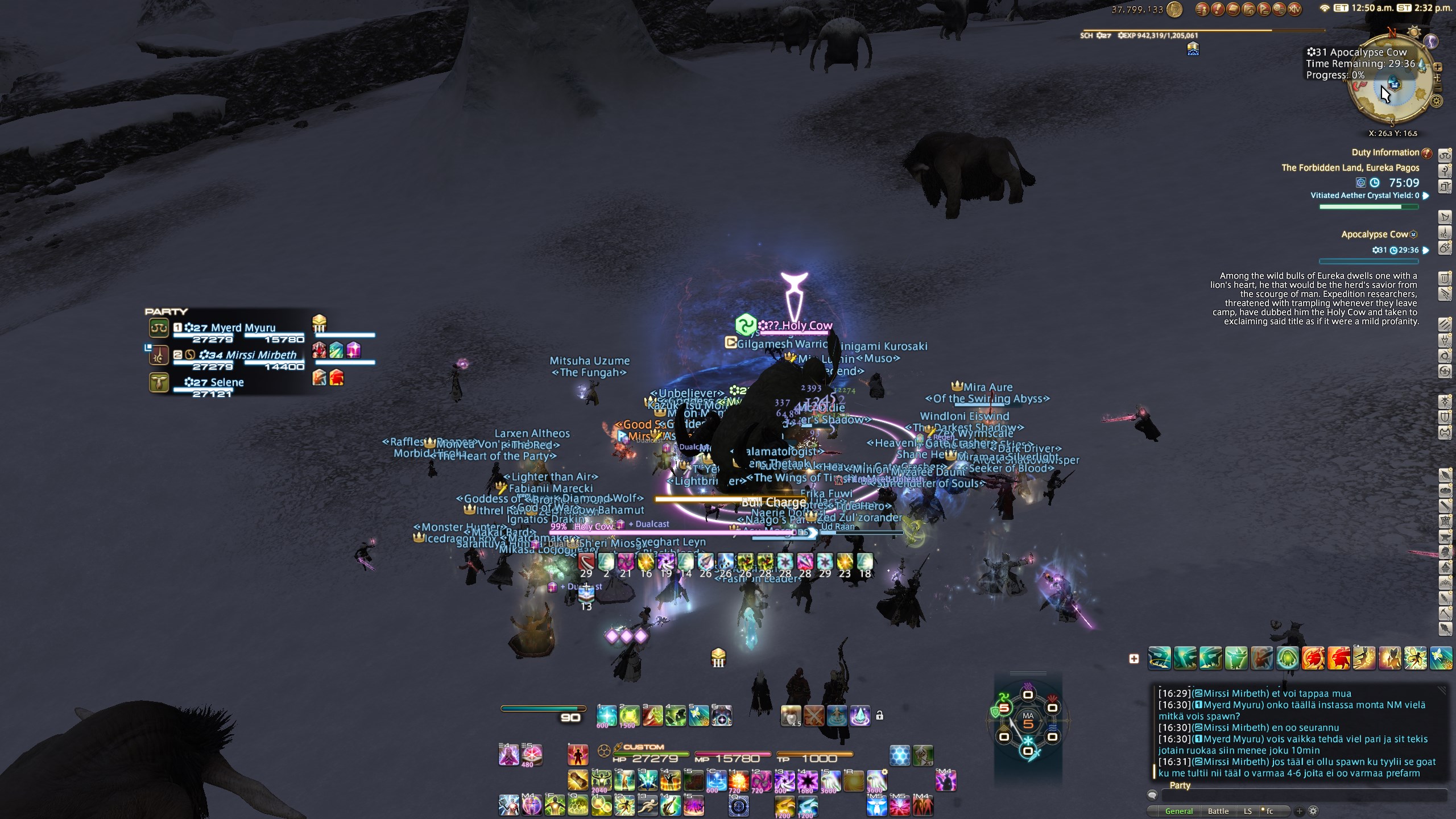Use the potion item with x5 count
Viewport: 1456px width, 819px height.
coord(791,715)
